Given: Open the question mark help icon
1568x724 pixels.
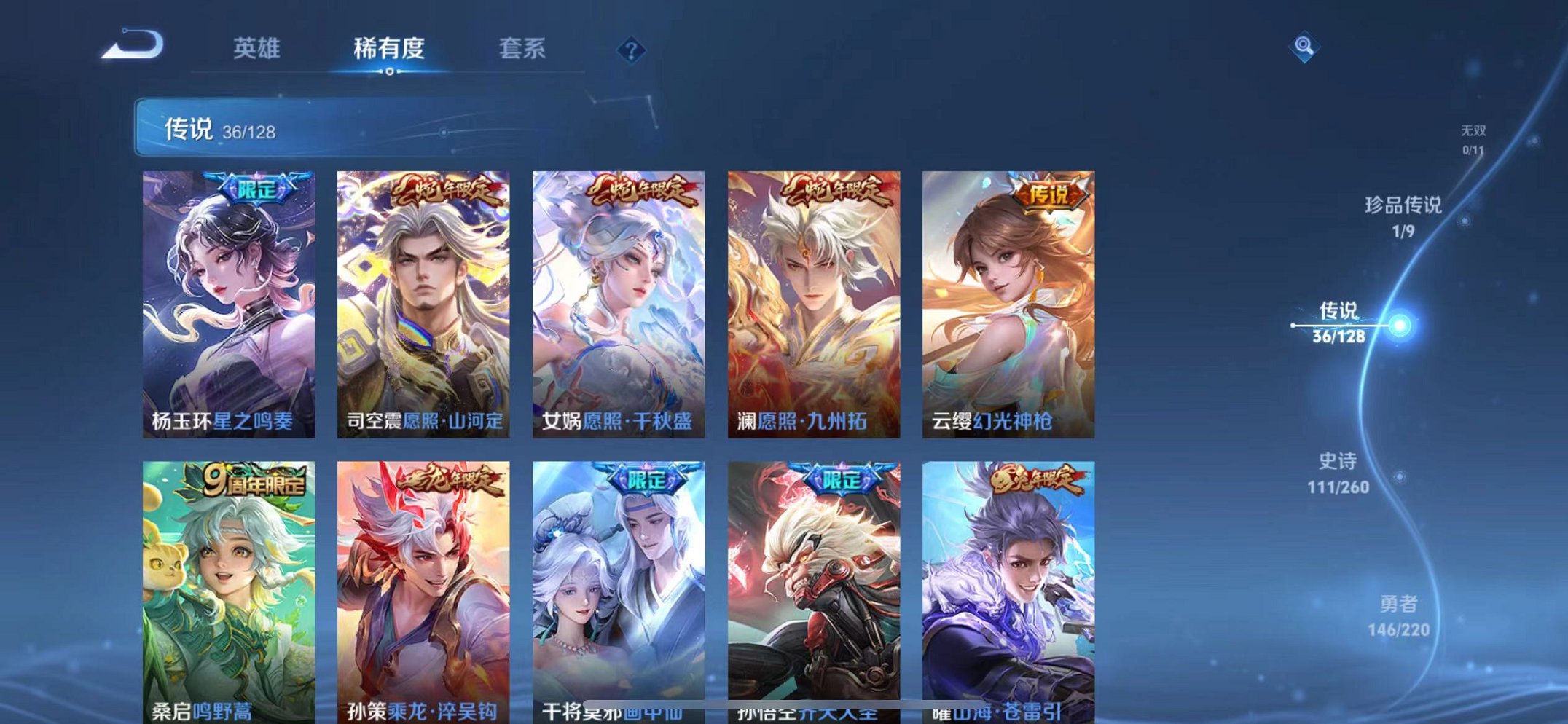Looking at the screenshot, I should (631, 50).
